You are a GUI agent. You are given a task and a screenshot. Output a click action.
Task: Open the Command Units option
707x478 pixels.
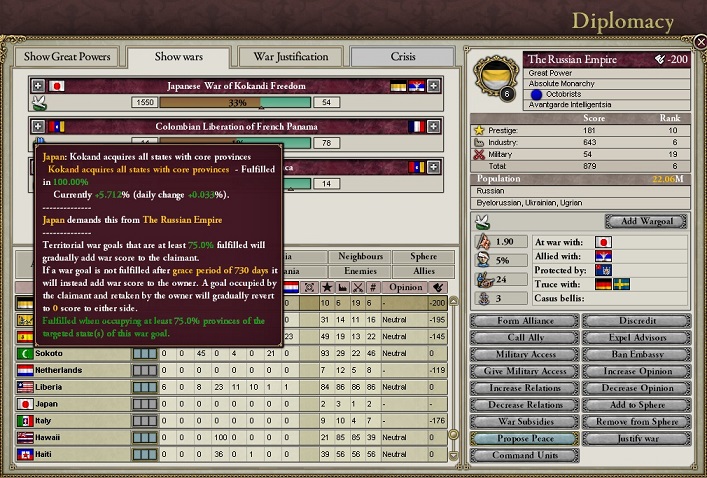tap(525, 456)
